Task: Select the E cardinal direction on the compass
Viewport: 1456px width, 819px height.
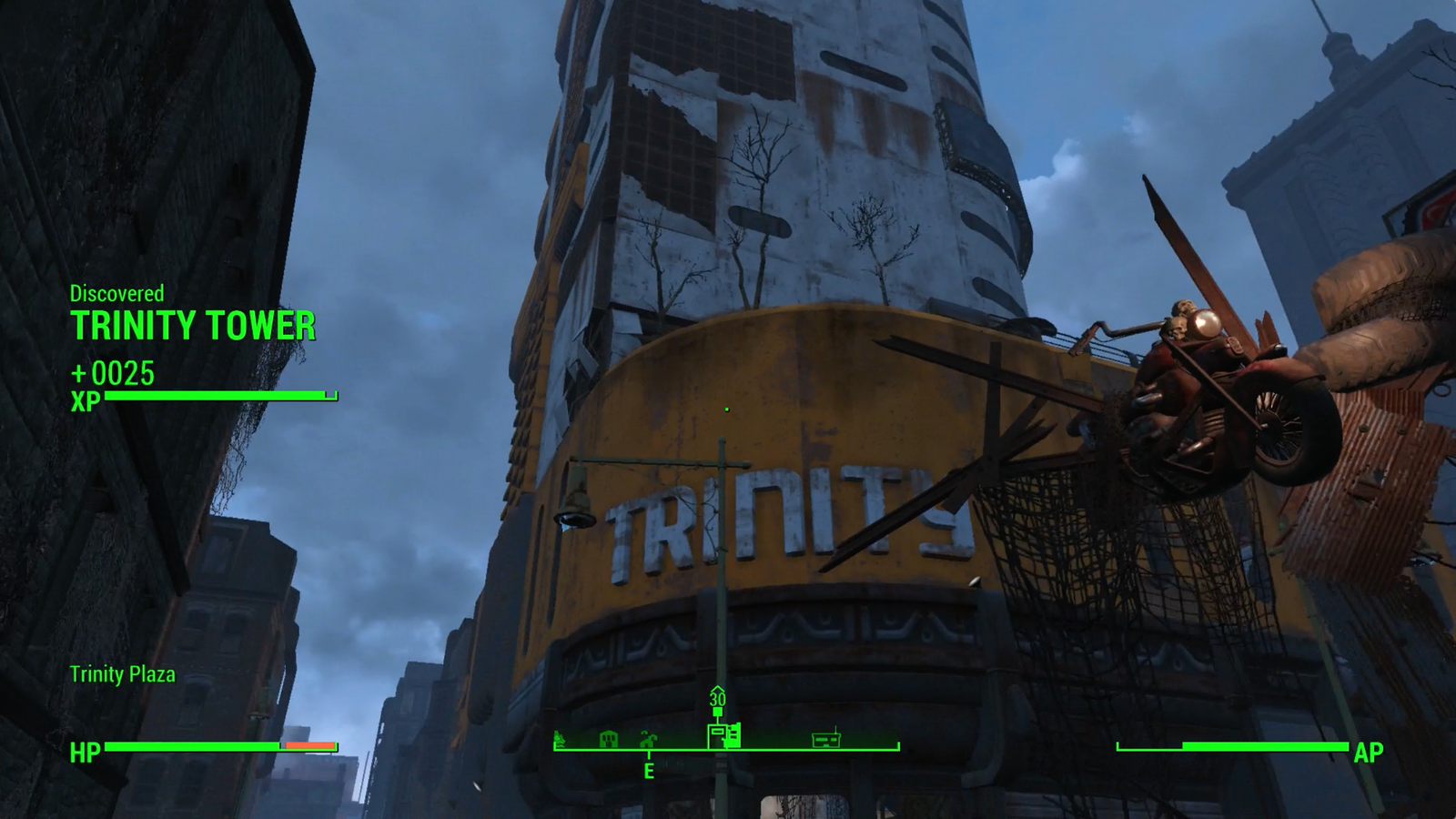Action: pyautogui.click(x=648, y=772)
